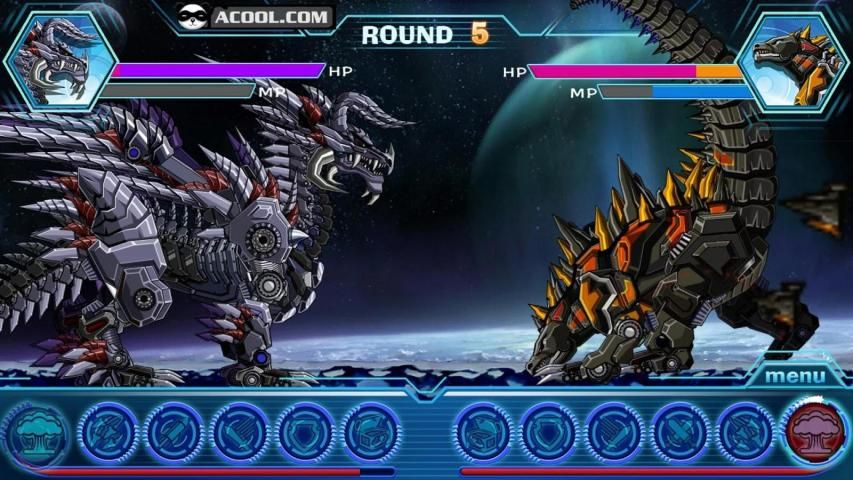Activate the blue mushroom cloud ultimate
Image resolution: width=853 pixels, height=480 pixels.
tap(38, 431)
